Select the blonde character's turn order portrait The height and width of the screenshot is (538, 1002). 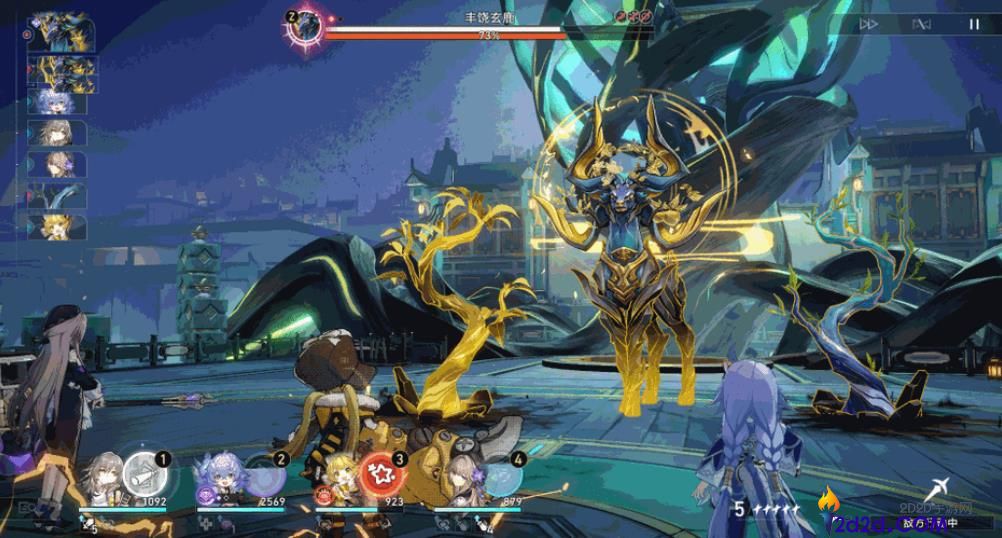pos(57,227)
